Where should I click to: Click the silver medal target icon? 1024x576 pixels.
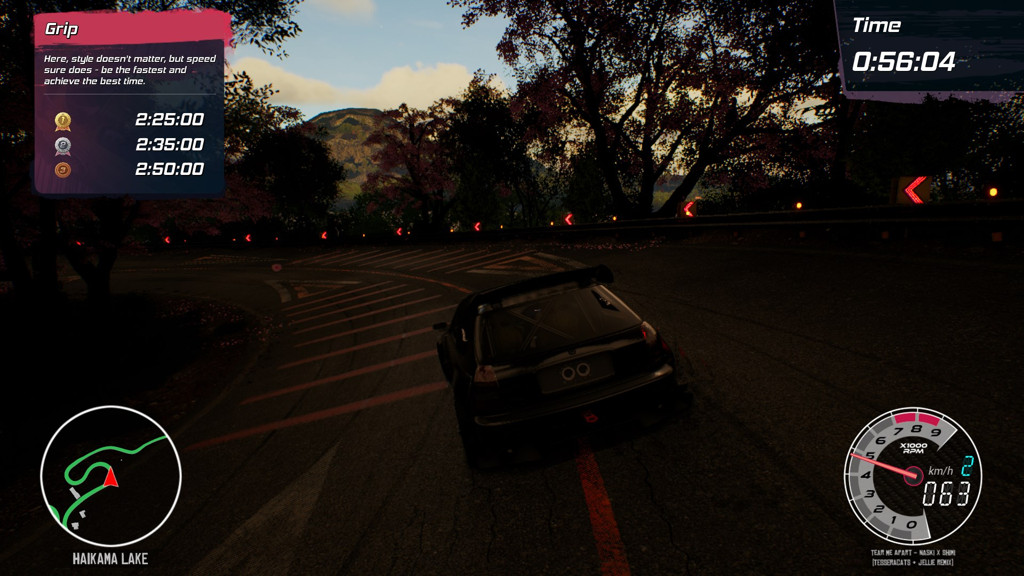point(62,145)
